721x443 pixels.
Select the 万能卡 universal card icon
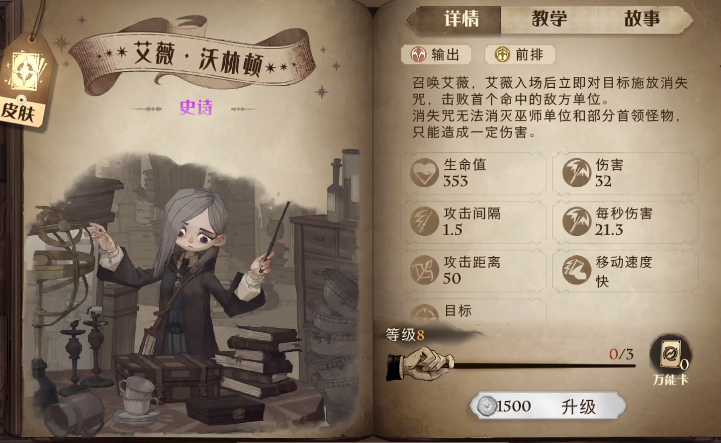[x=669, y=358]
